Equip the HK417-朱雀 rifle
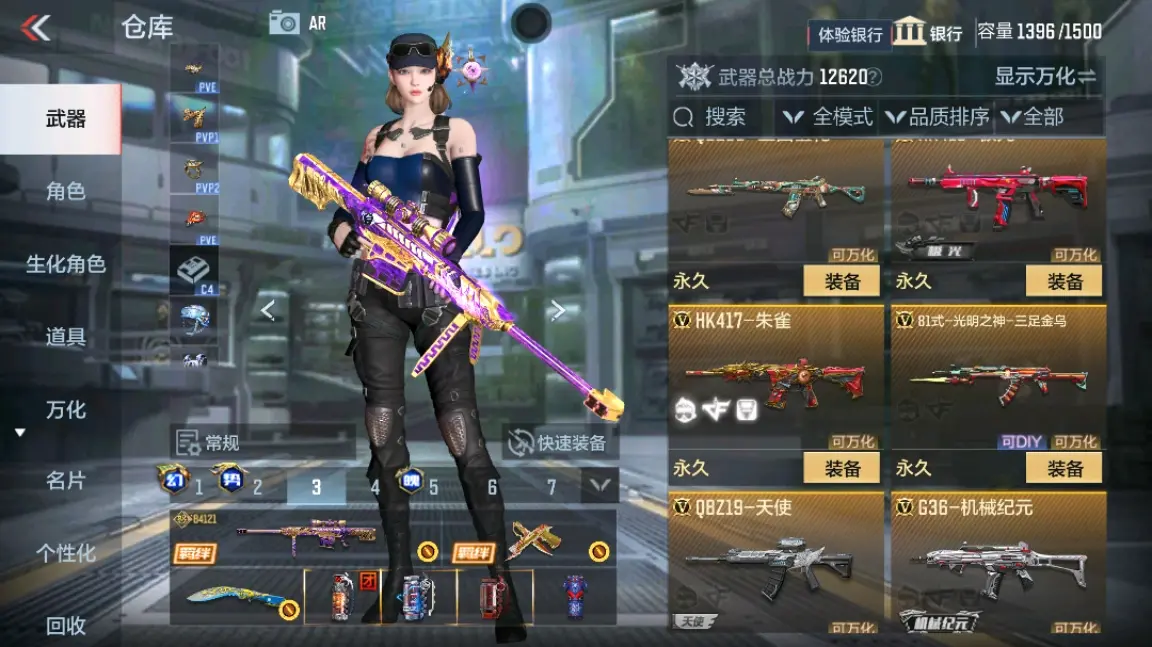The width and height of the screenshot is (1152, 647). tap(842, 468)
